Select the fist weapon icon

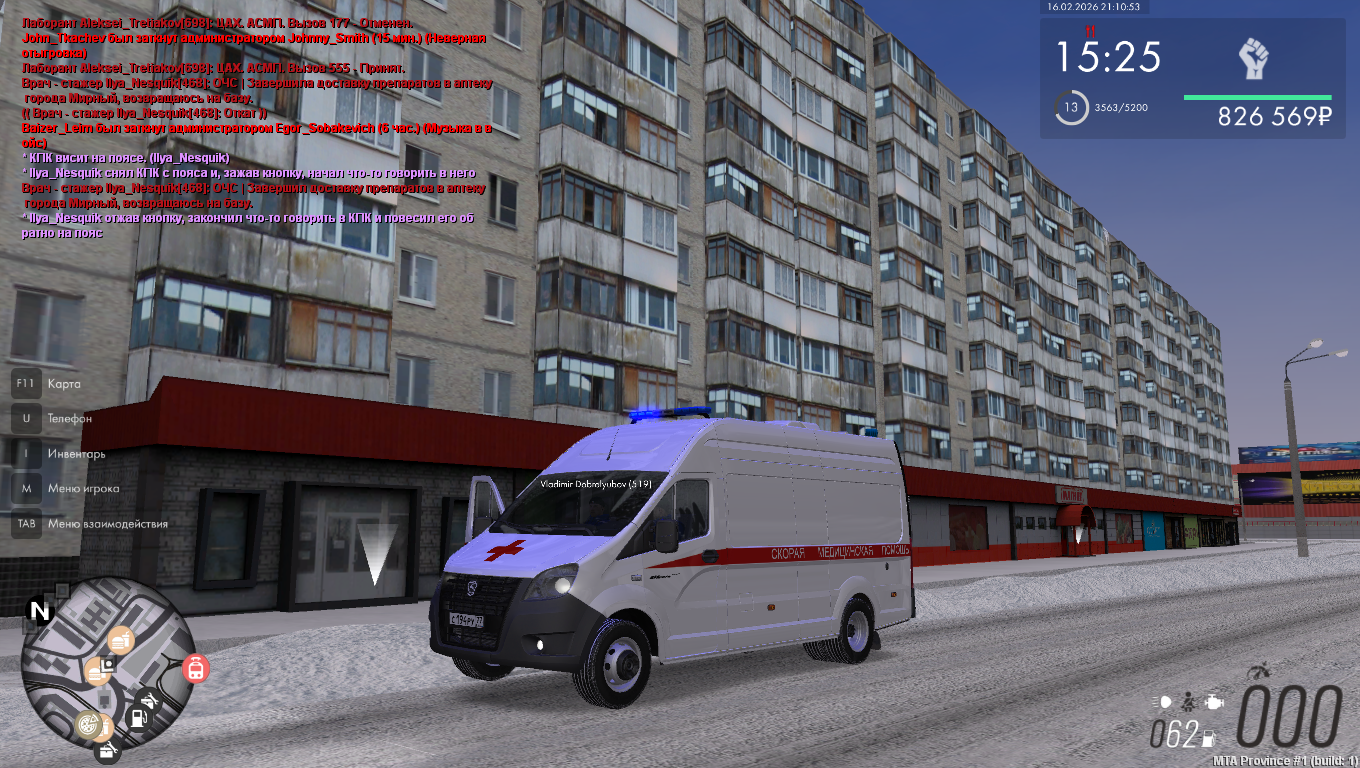(1253, 59)
